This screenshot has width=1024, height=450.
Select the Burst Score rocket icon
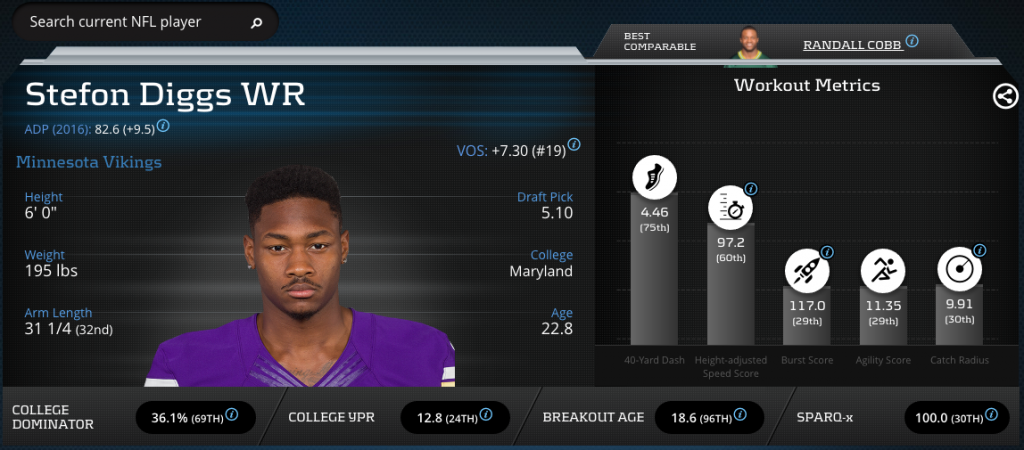click(806, 270)
